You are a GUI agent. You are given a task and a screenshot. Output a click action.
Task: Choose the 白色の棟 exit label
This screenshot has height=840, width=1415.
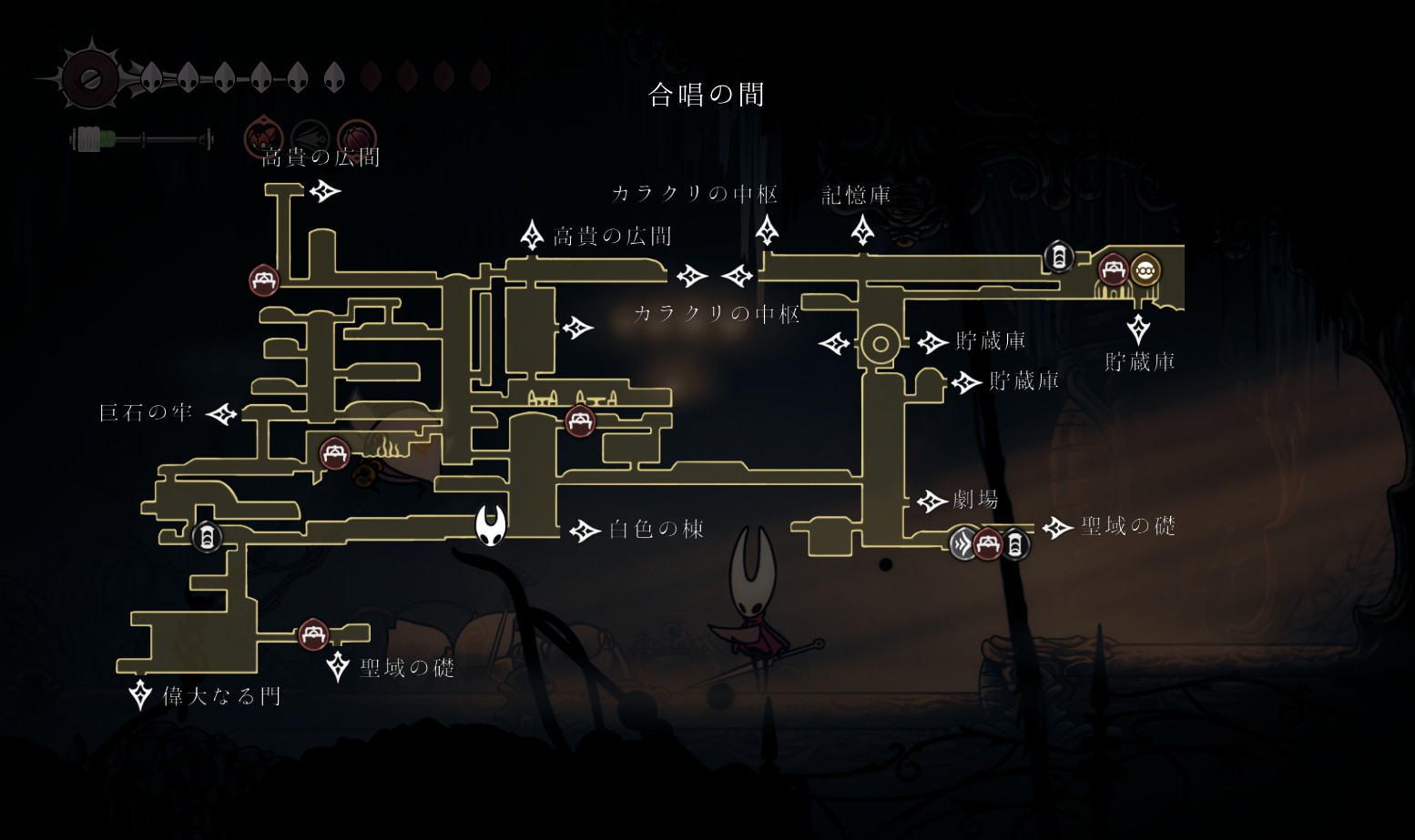pos(656,530)
